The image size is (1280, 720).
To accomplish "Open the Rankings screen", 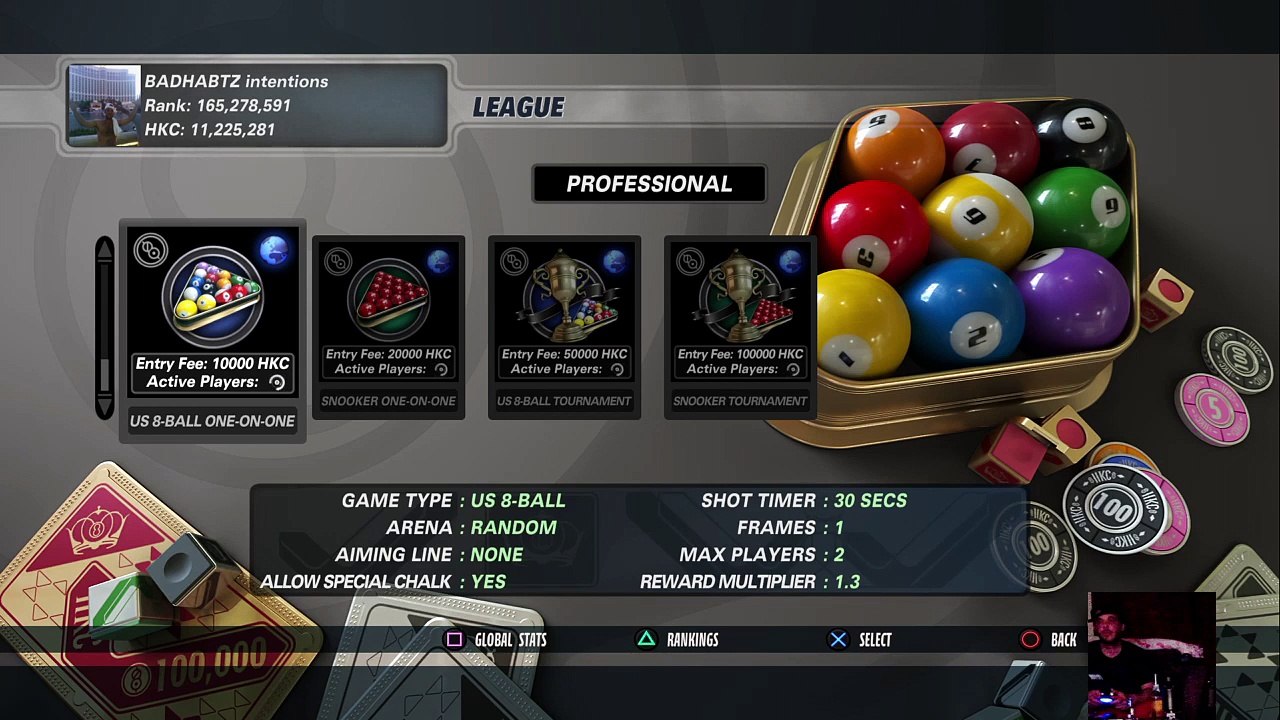I will pos(679,640).
